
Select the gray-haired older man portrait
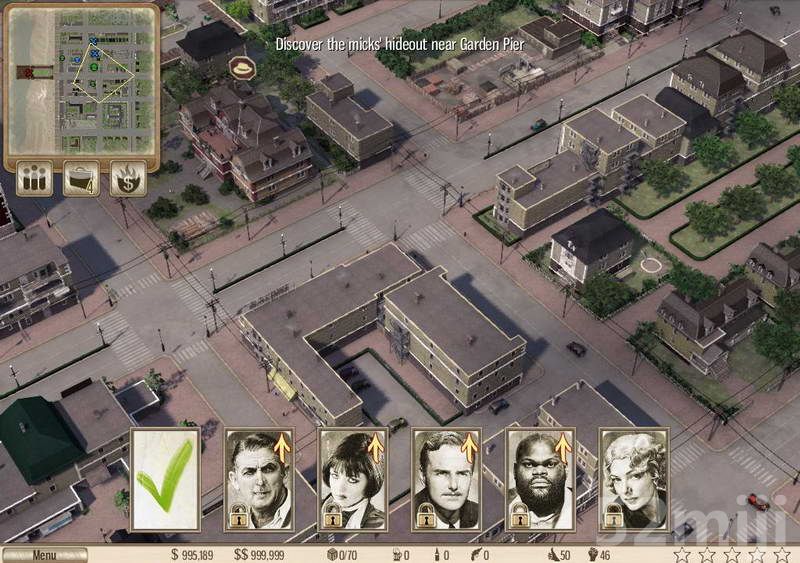[x=259, y=479]
